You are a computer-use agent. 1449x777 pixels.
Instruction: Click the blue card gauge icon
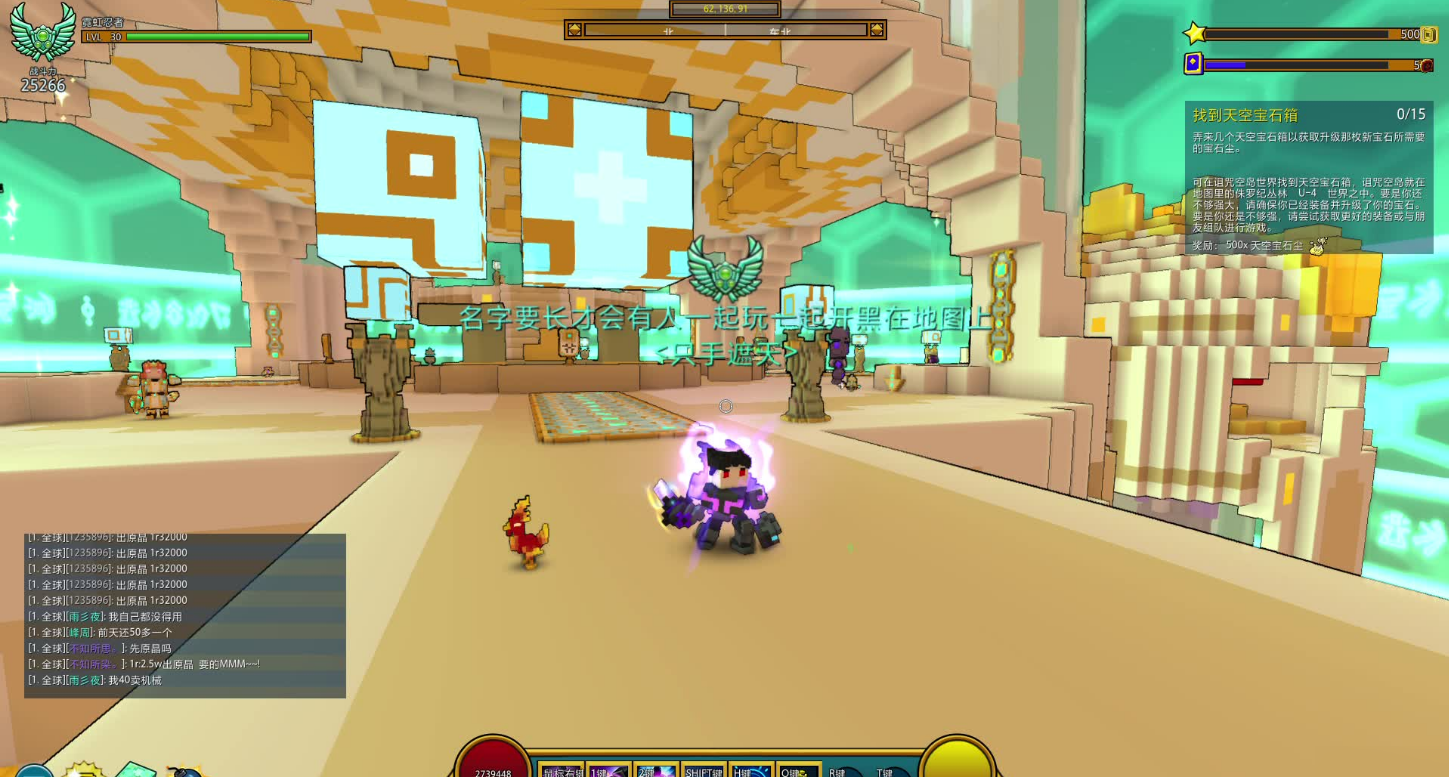coord(1193,64)
